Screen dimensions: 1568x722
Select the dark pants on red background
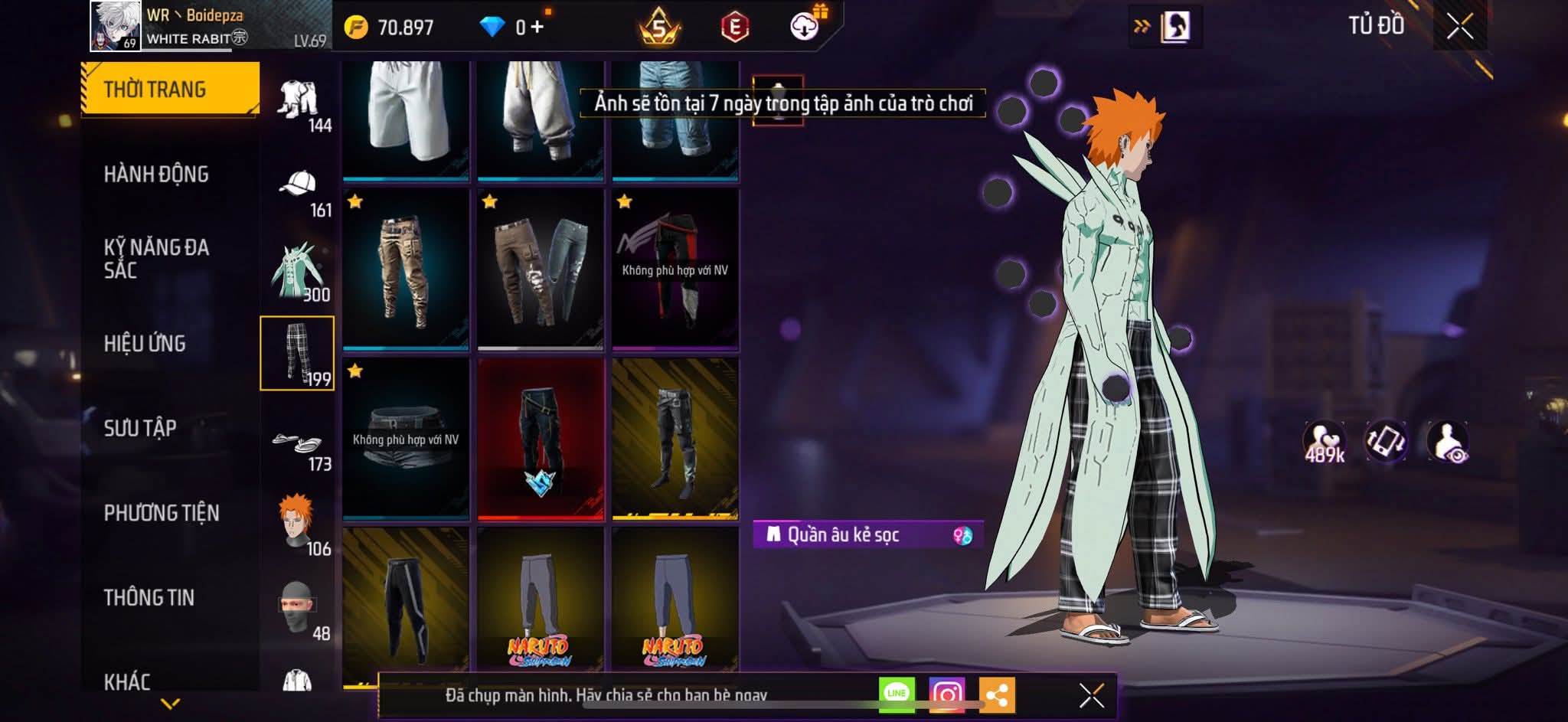(541, 439)
